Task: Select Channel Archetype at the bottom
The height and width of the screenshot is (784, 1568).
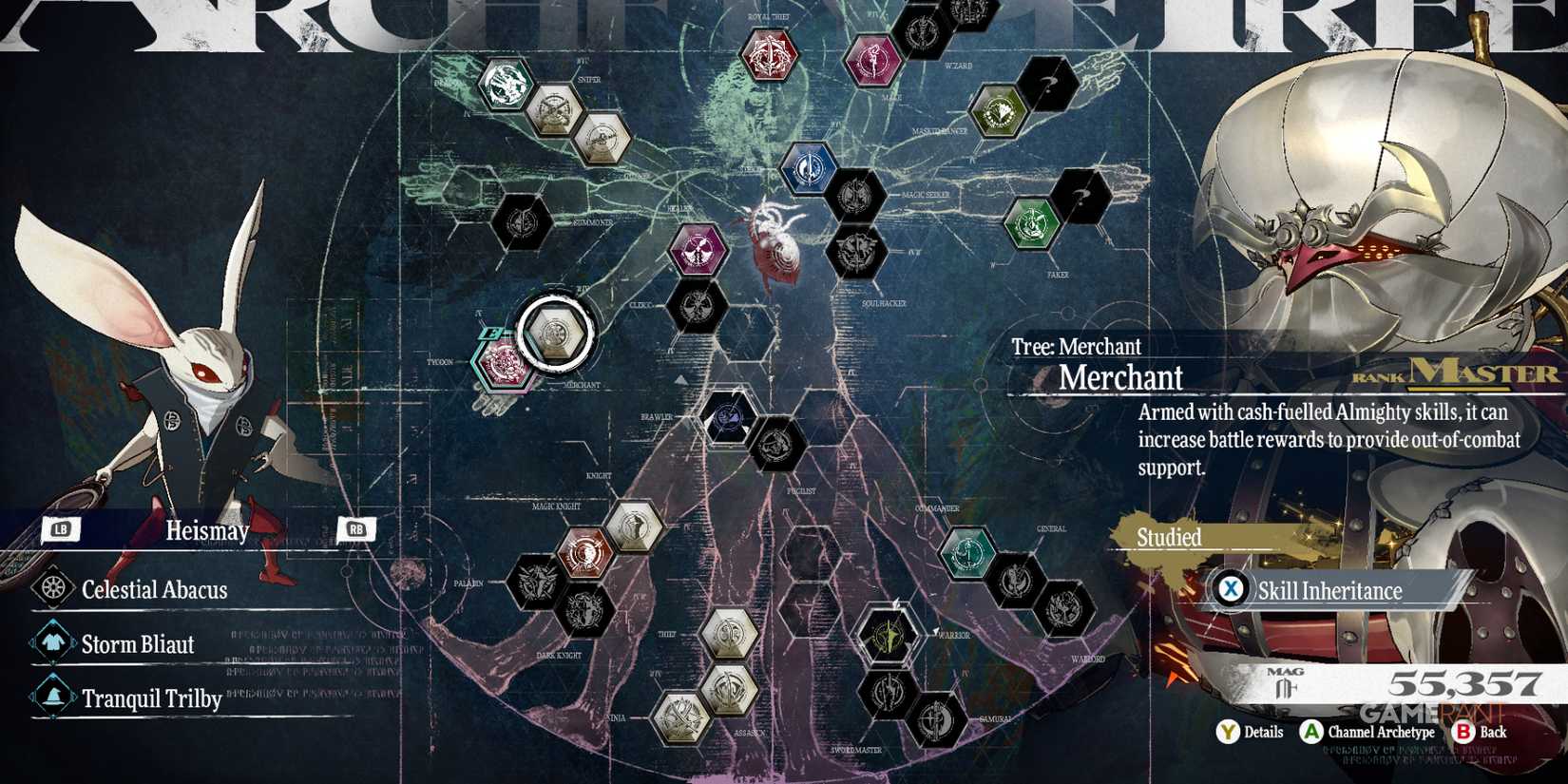Action: [x=1311, y=733]
